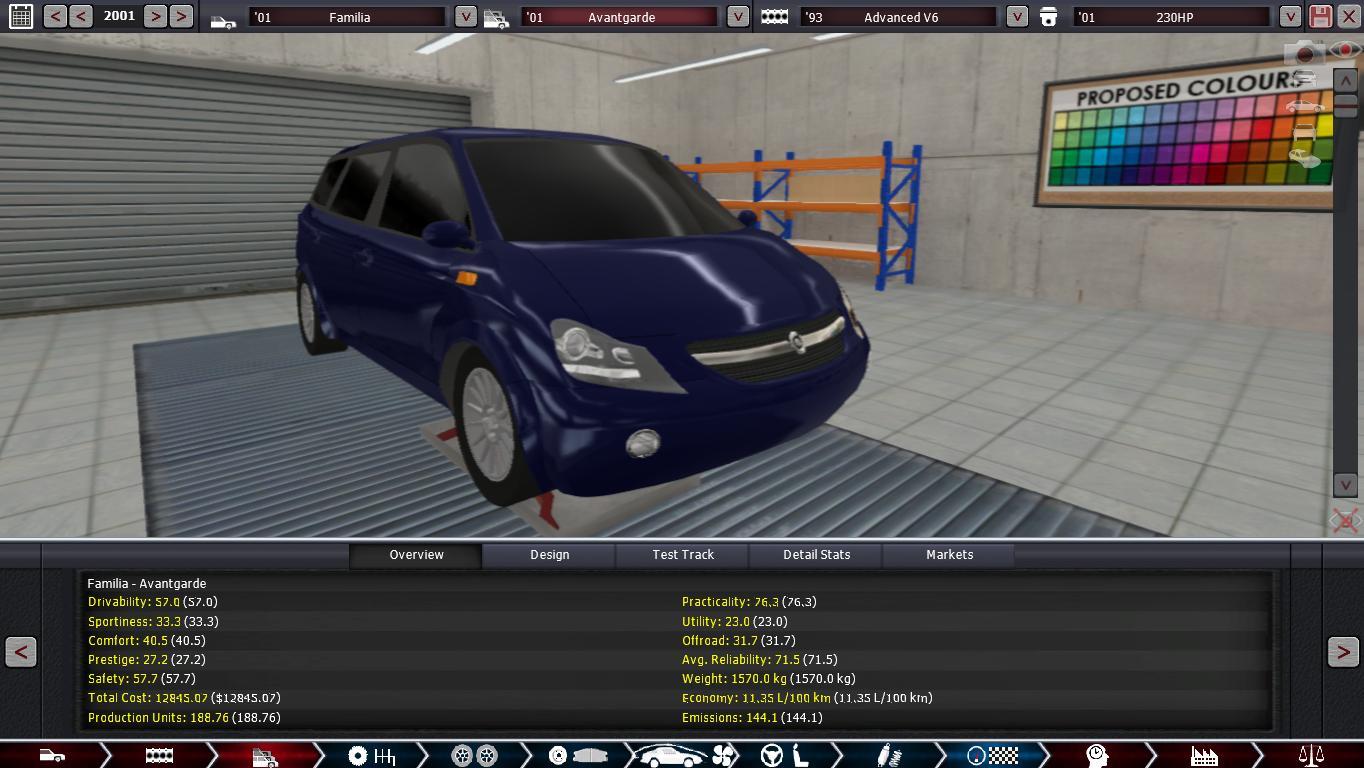The width and height of the screenshot is (1364, 768).
Task: Switch to the Design tab
Action: [549, 555]
